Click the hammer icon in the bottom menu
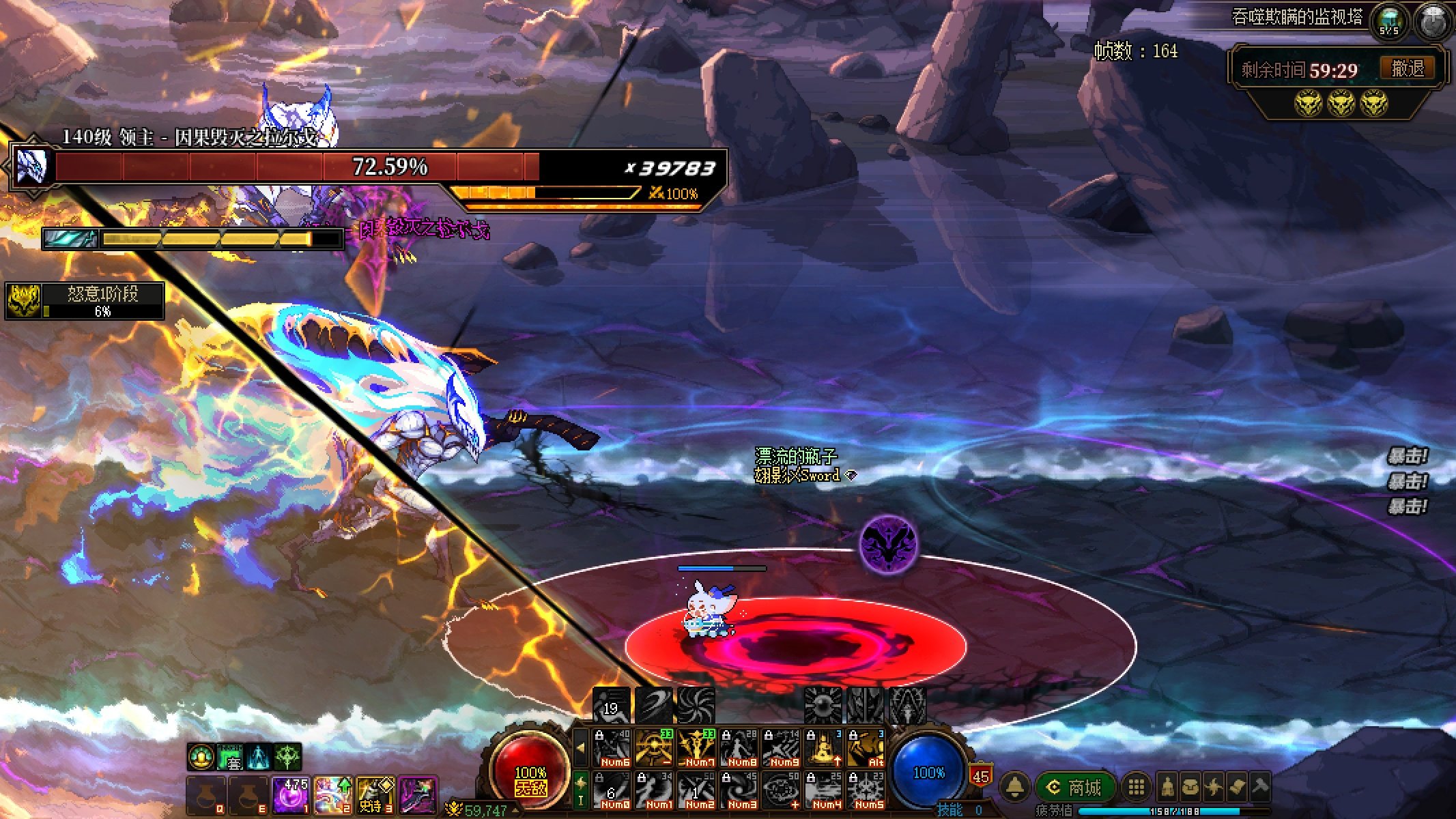The image size is (1456, 819). tap(1260, 788)
